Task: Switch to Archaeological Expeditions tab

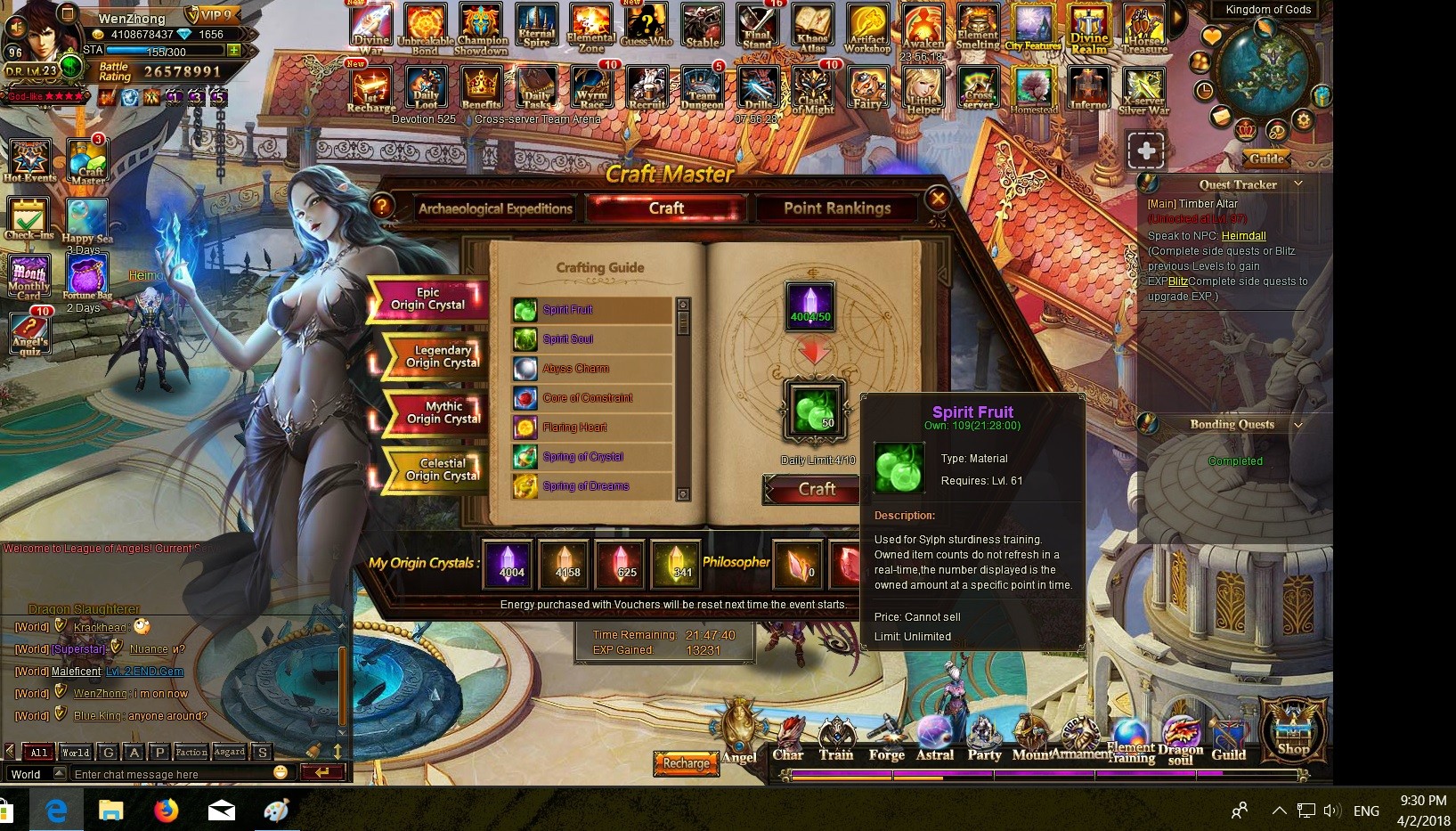Action: point(495,208)
